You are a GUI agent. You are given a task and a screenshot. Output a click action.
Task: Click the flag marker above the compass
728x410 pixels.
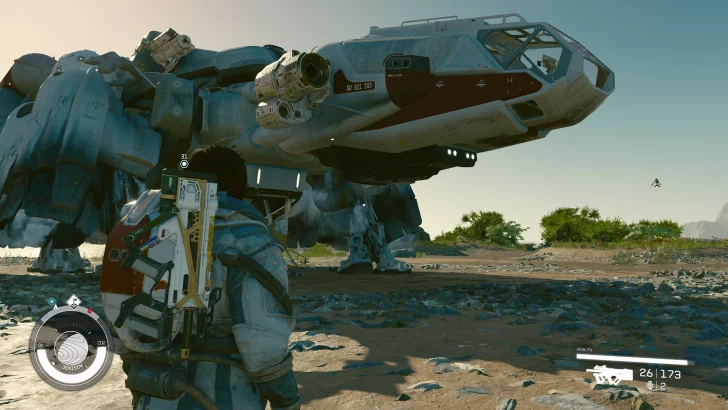click(74, 302)
